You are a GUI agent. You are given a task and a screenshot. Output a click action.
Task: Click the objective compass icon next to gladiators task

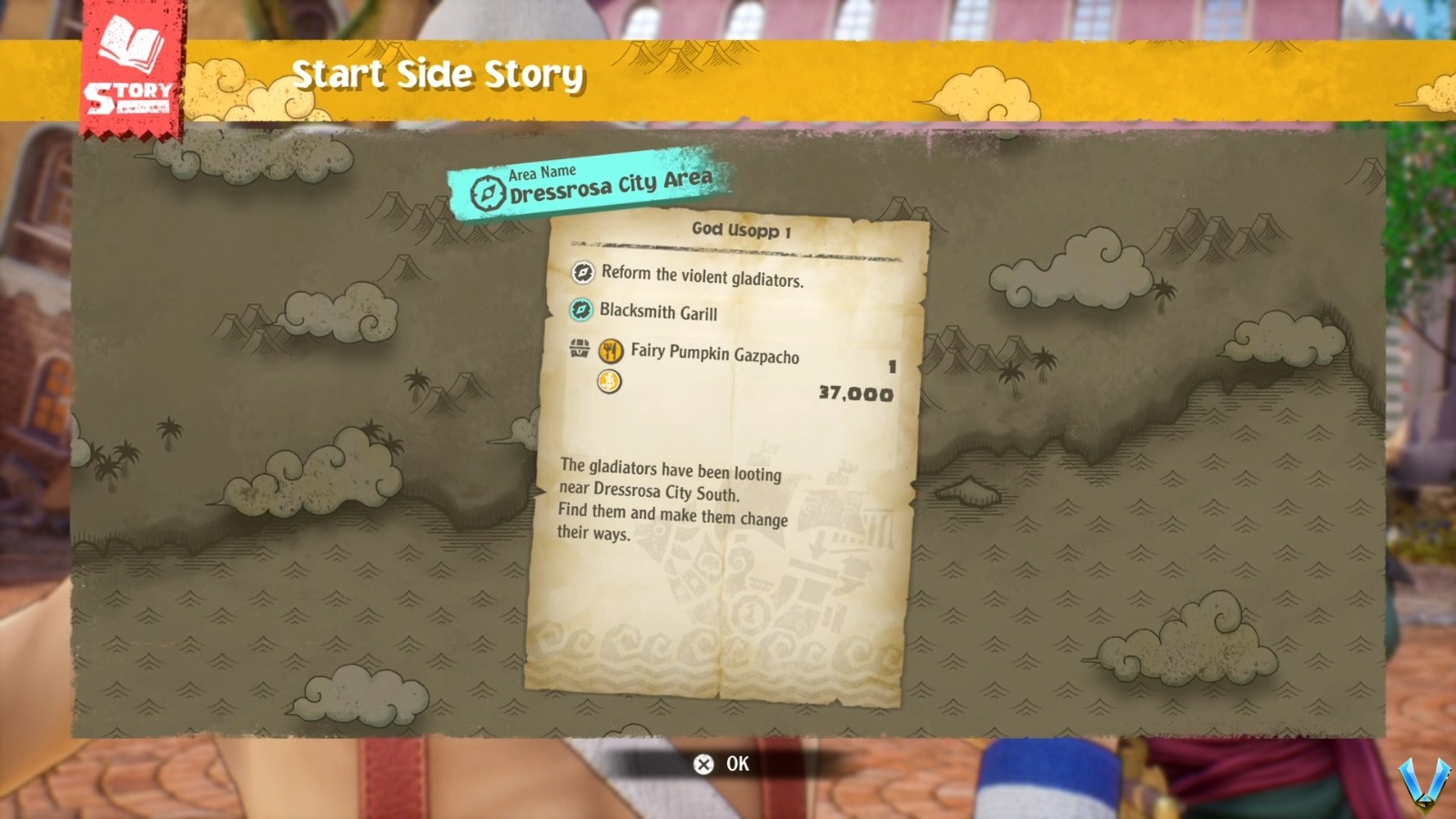pyautogui.click(x=582, y=272)
